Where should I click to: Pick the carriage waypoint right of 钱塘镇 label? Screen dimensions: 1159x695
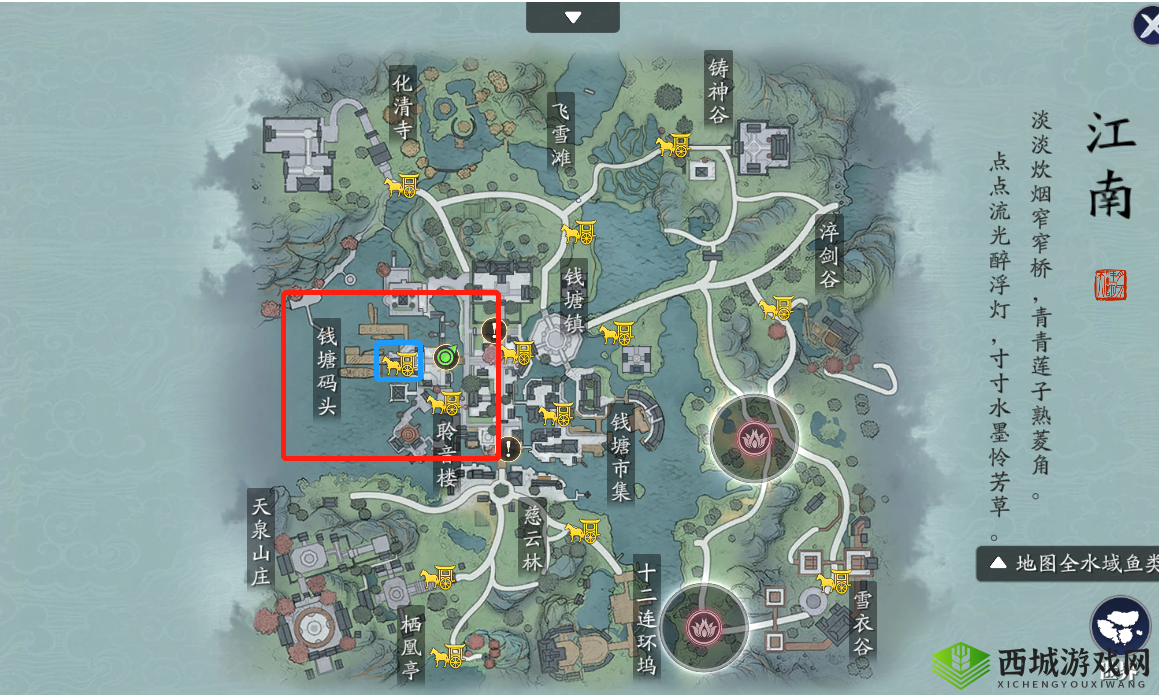click(616, 331)
